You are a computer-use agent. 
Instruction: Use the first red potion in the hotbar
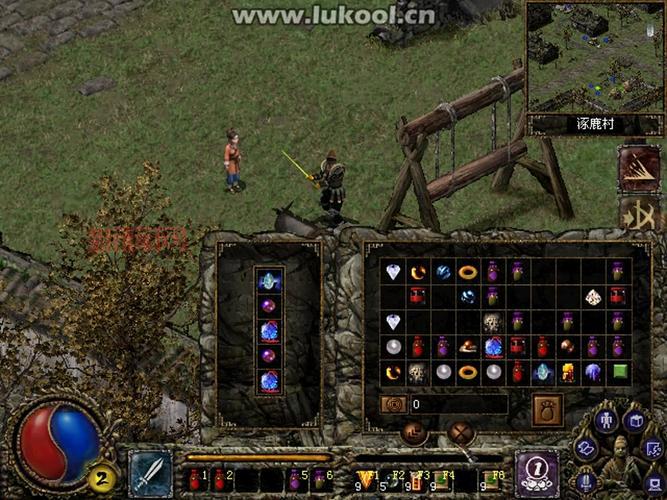195,479
